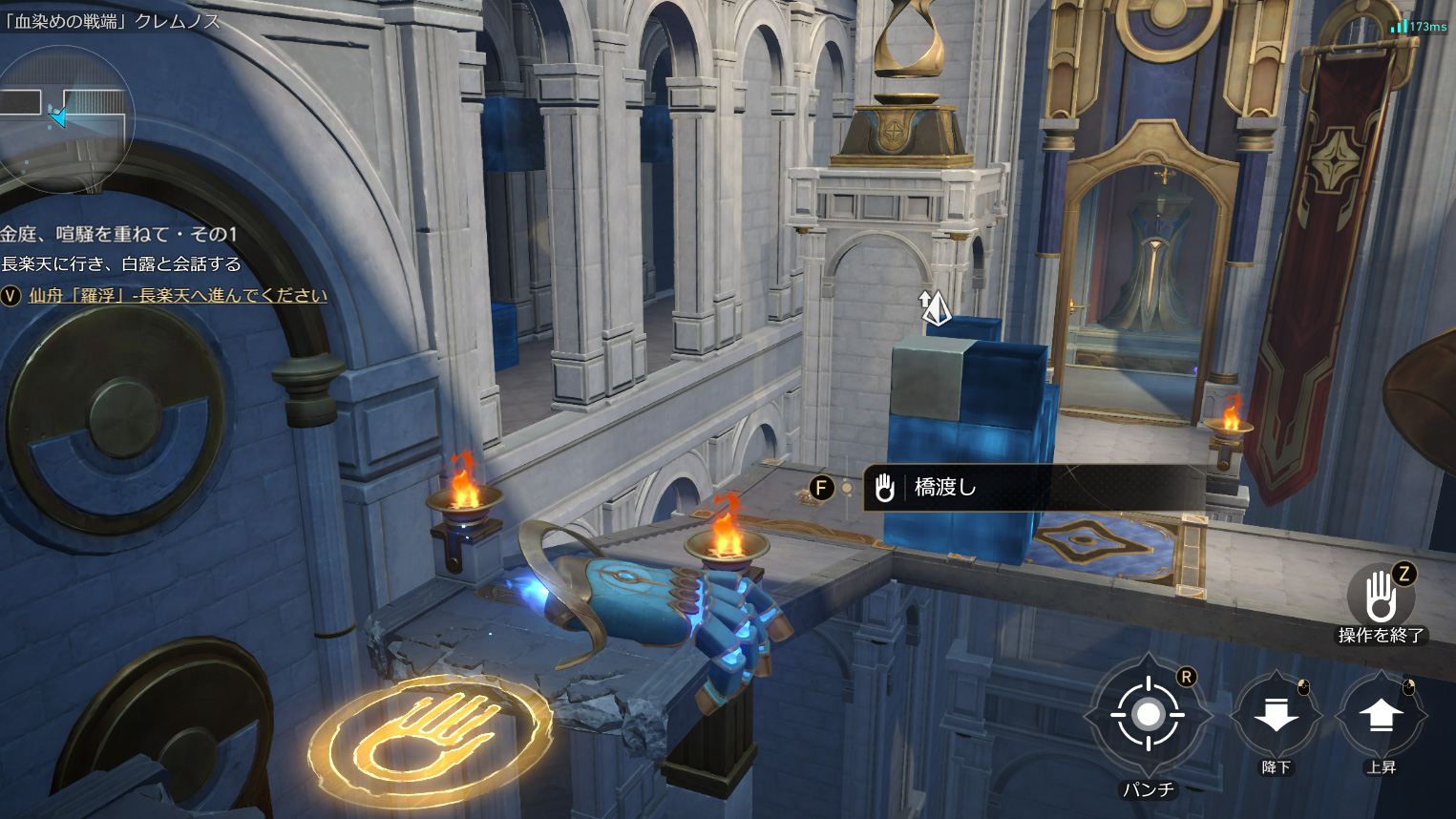End control with 操作を終了 hand button
1456x819 pixels.
coord(1381,598)
